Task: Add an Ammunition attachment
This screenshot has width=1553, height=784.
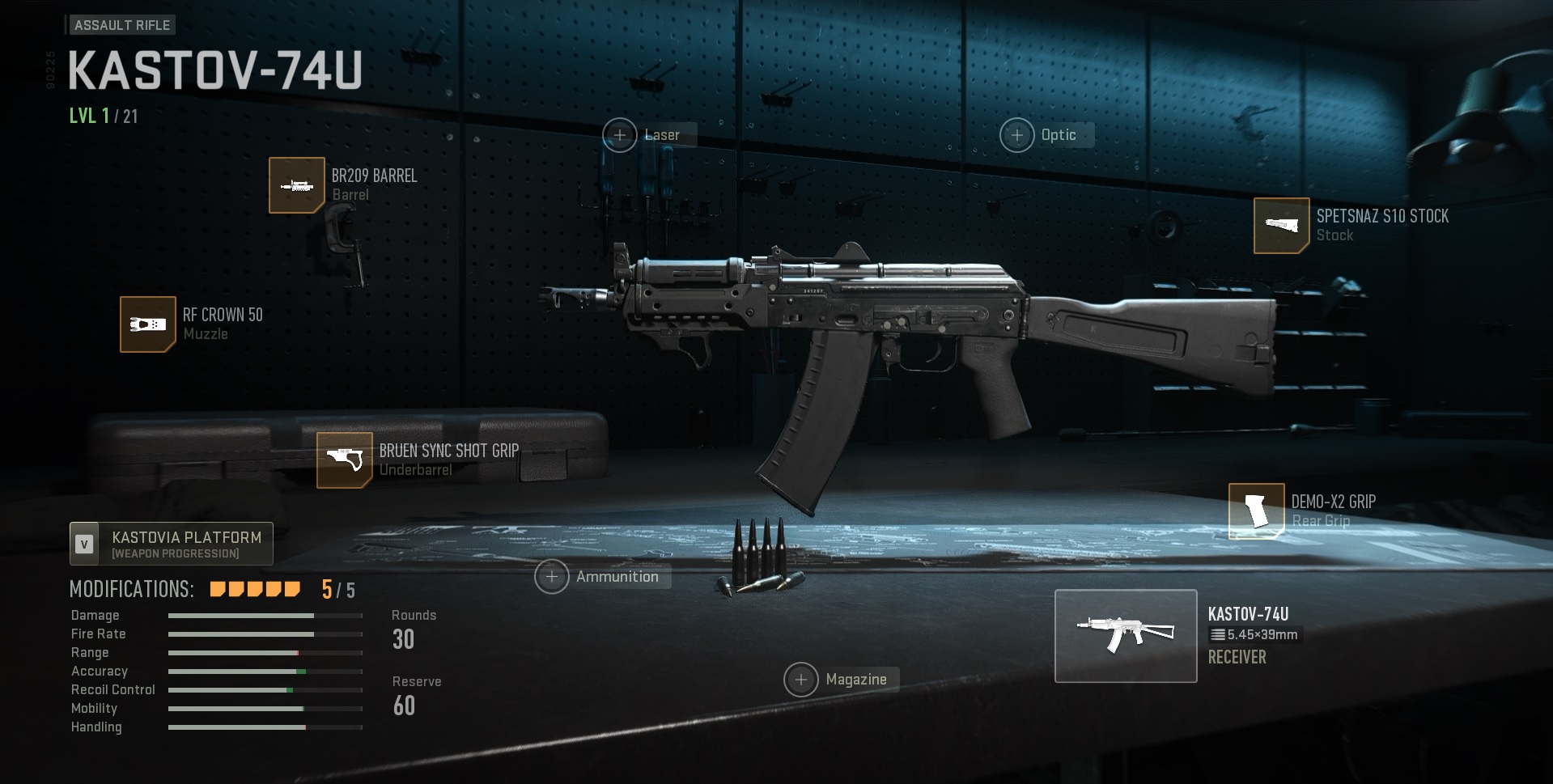Action: 552,577
